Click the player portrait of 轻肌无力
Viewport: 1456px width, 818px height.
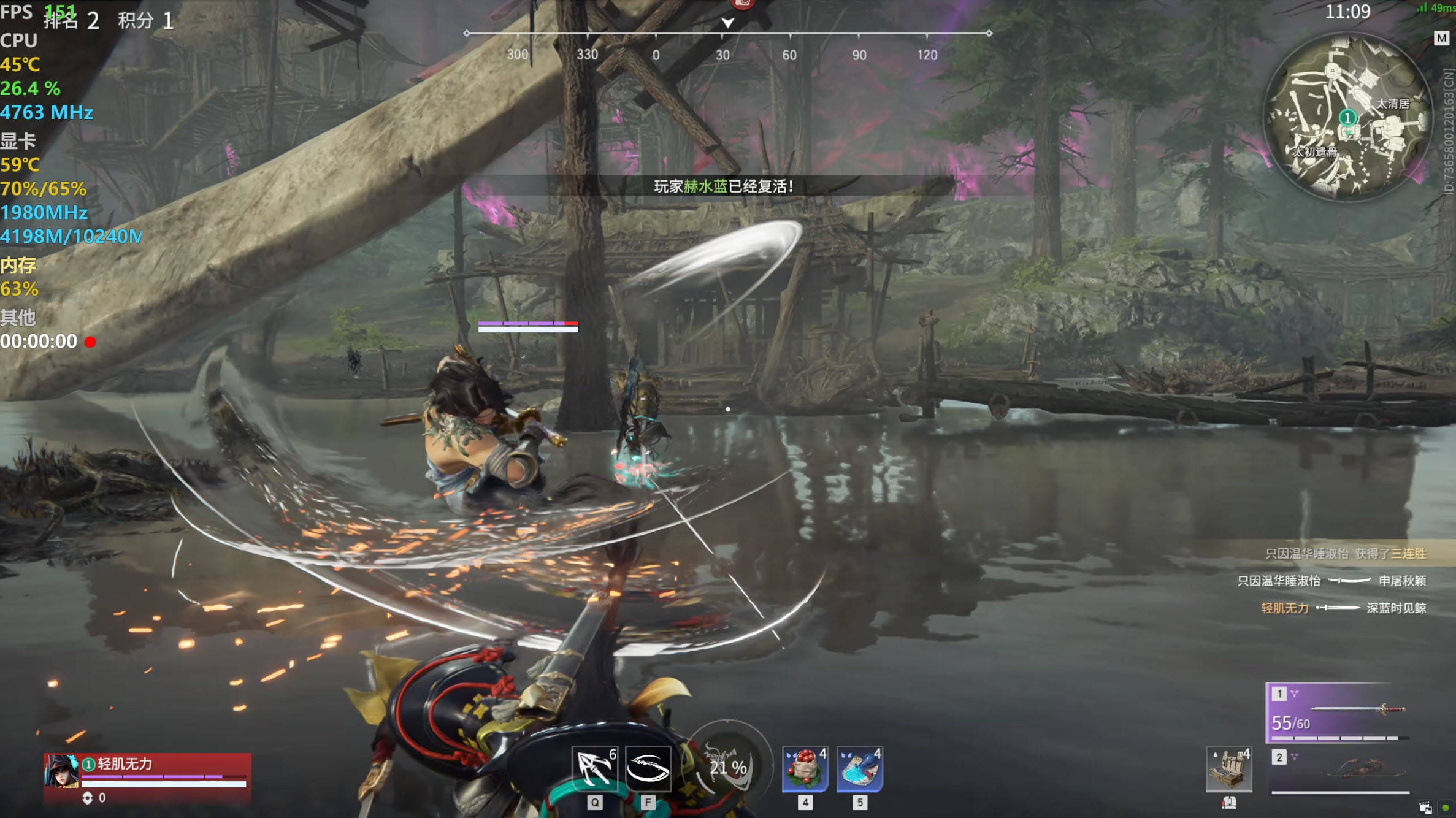61,772
